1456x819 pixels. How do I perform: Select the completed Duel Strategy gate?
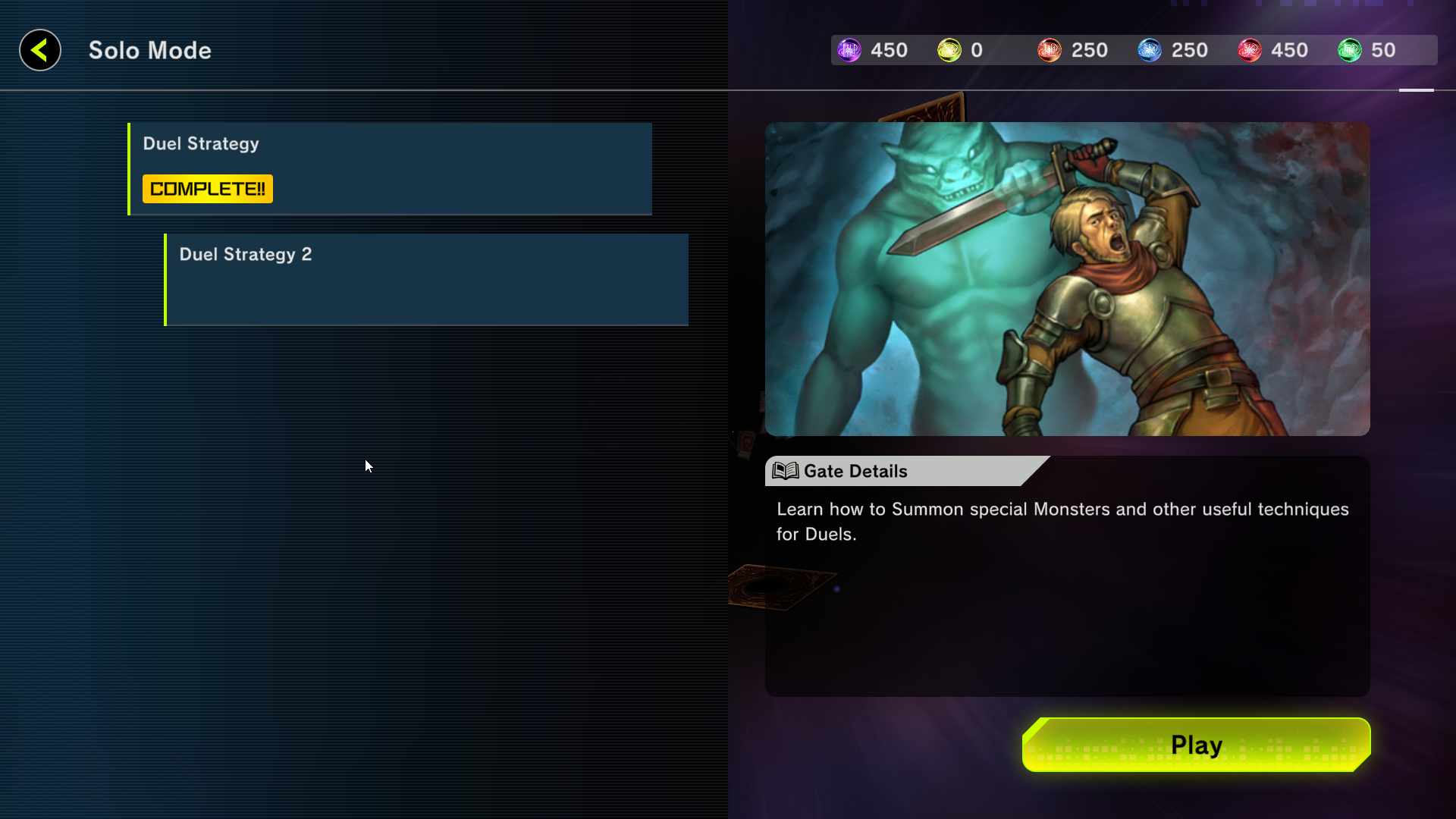[x=390, y=168]
